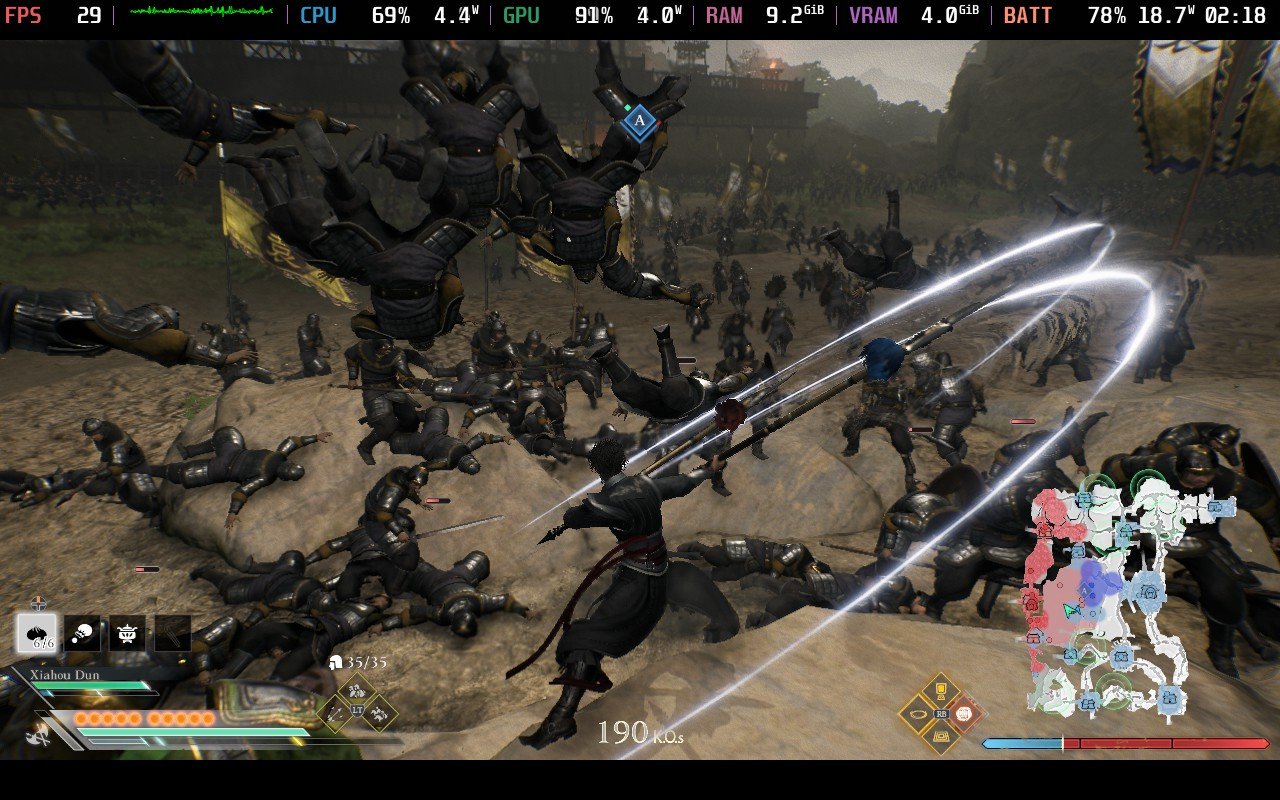Screen dimensions: 1280x800
Task: Click the blue A marker above enemy
Action: [637, 120]
